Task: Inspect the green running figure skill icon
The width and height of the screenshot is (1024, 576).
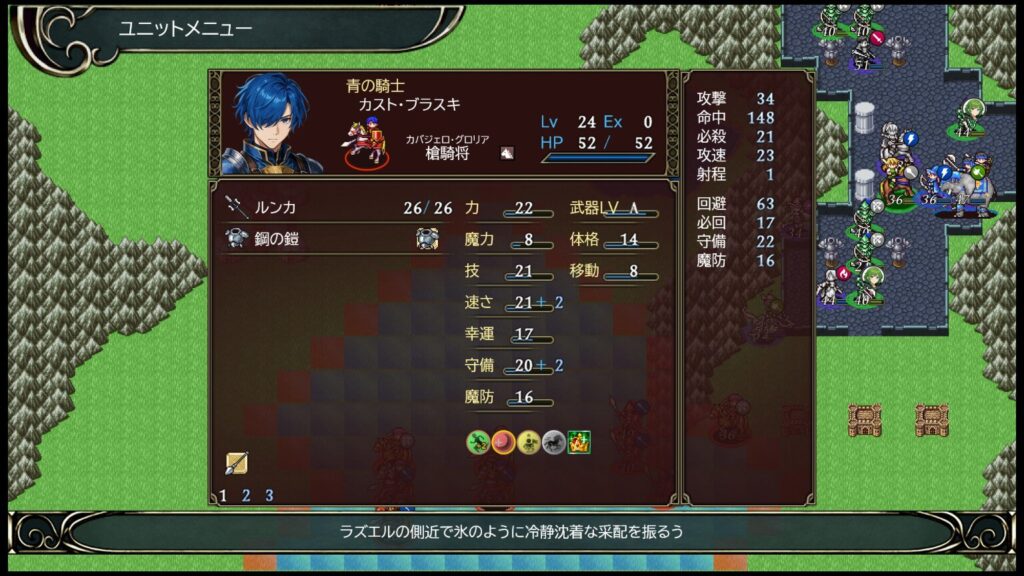Action: (x=478, y=441)
